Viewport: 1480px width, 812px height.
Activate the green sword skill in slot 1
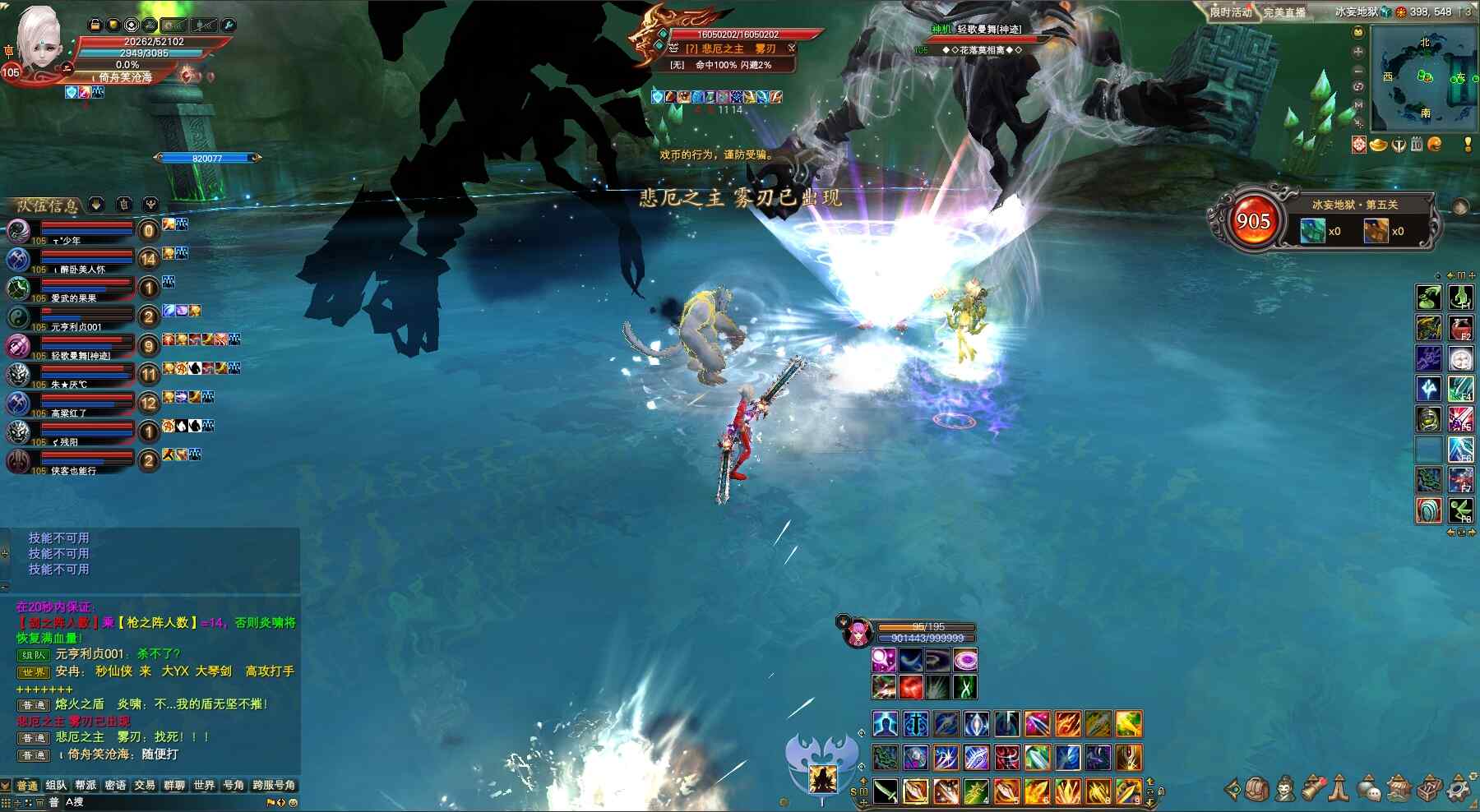tap(886, 791)
